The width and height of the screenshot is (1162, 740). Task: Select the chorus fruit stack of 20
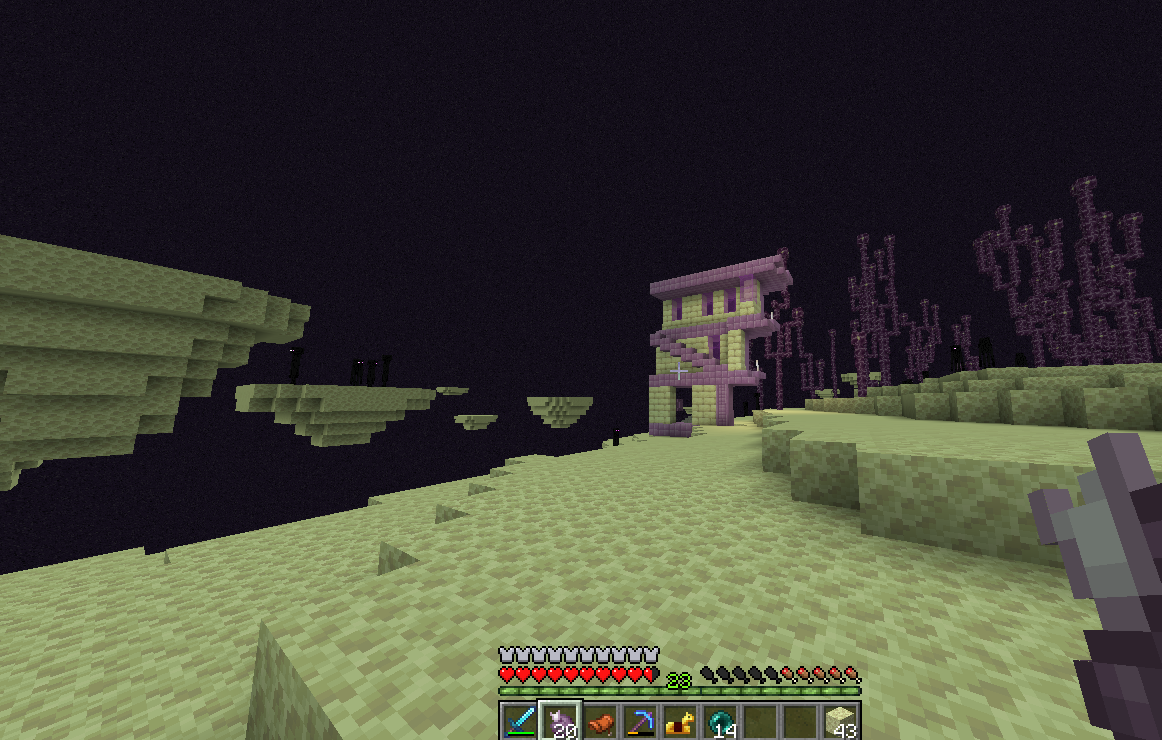click(560, 721)
